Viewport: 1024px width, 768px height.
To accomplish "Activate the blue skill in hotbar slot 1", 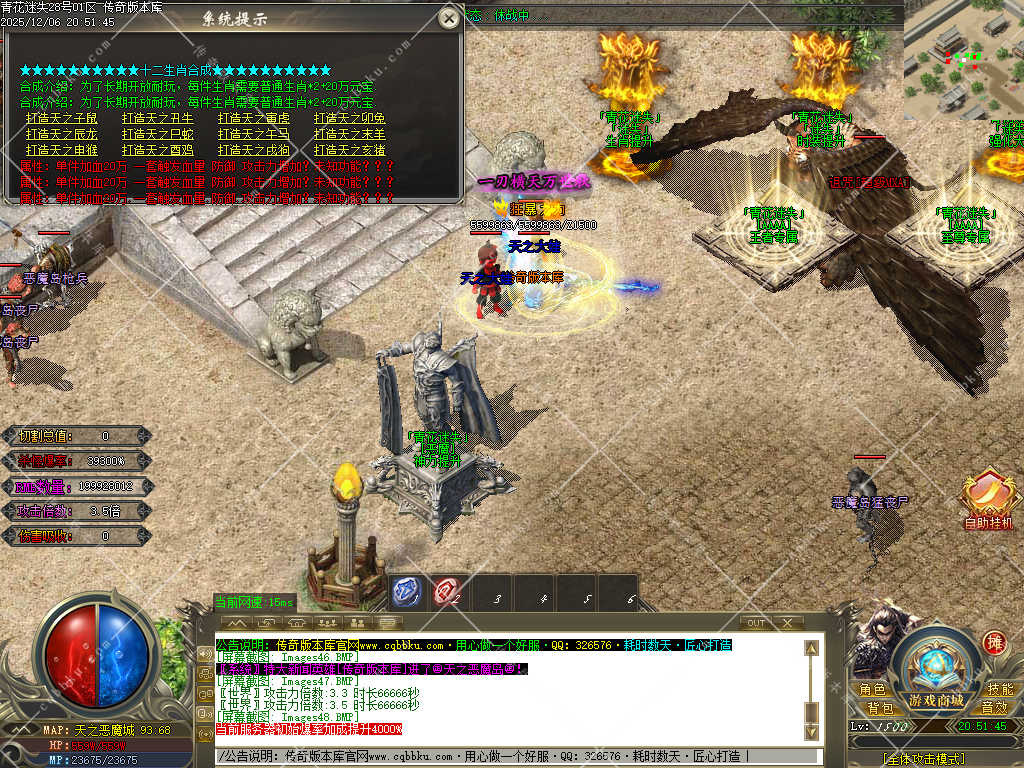I will pyautogui.click(x=404, y=593).
